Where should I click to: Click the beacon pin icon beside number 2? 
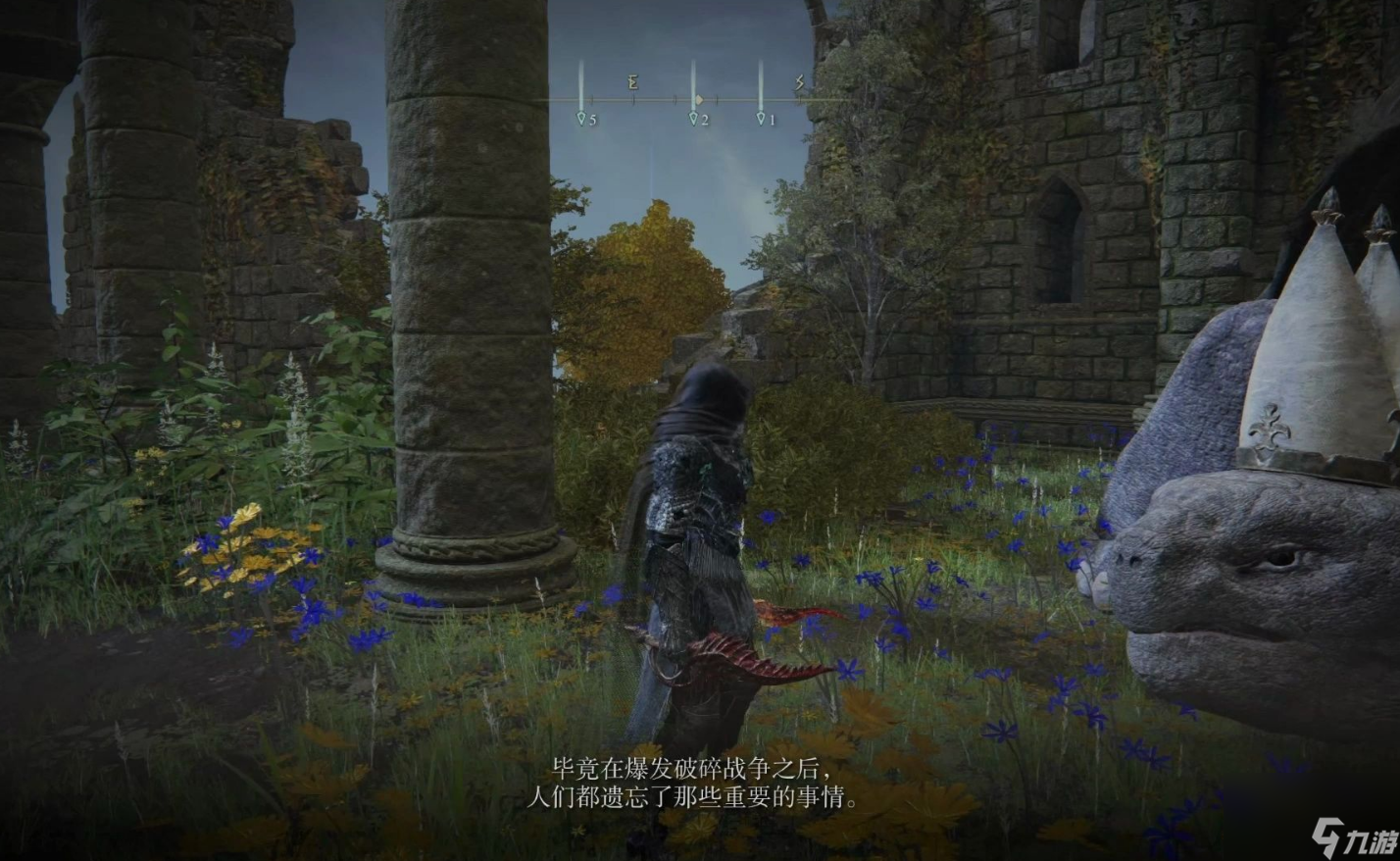(693, 119)
